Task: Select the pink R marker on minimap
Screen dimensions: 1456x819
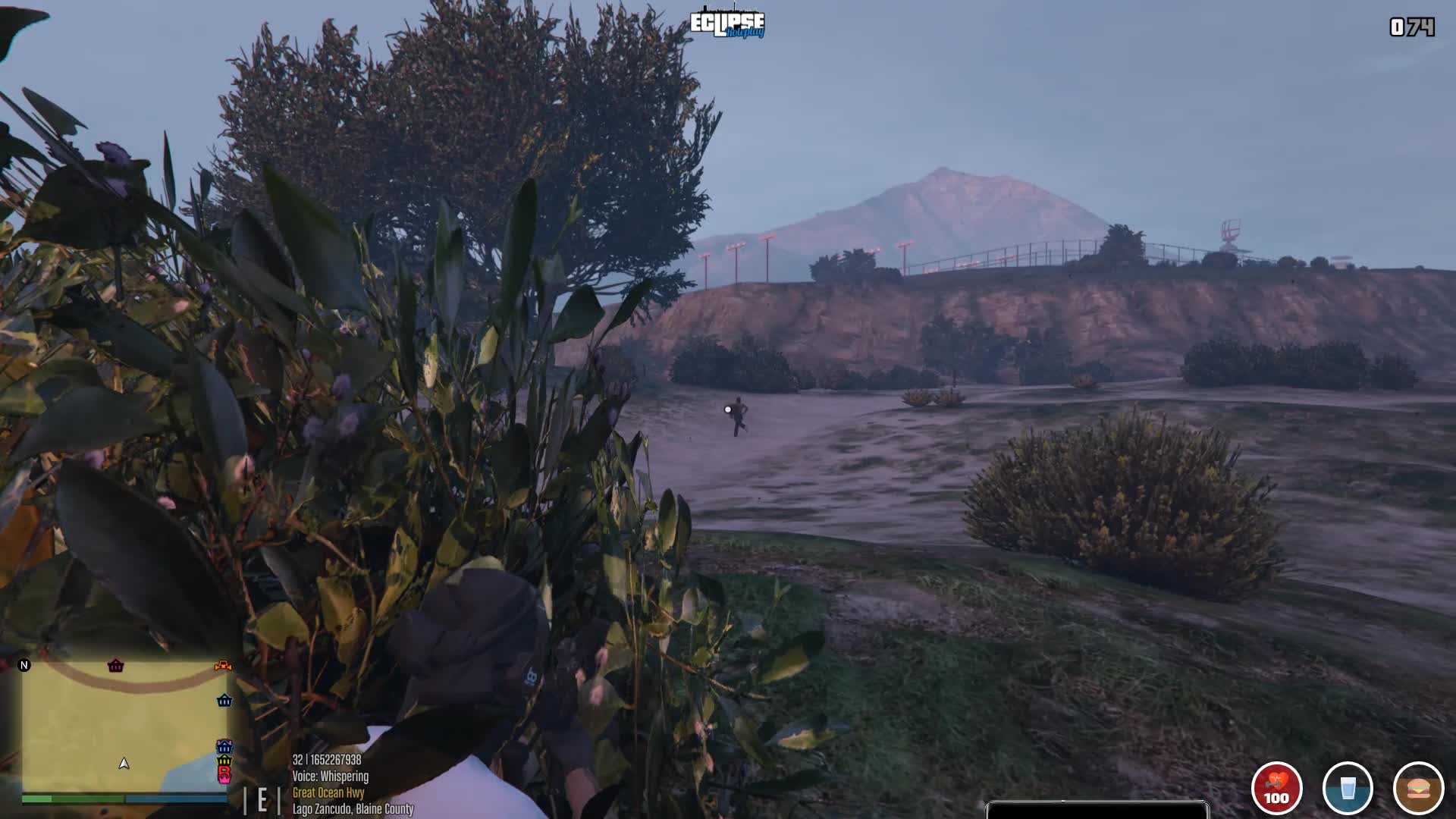Action: tap(224, 774)
